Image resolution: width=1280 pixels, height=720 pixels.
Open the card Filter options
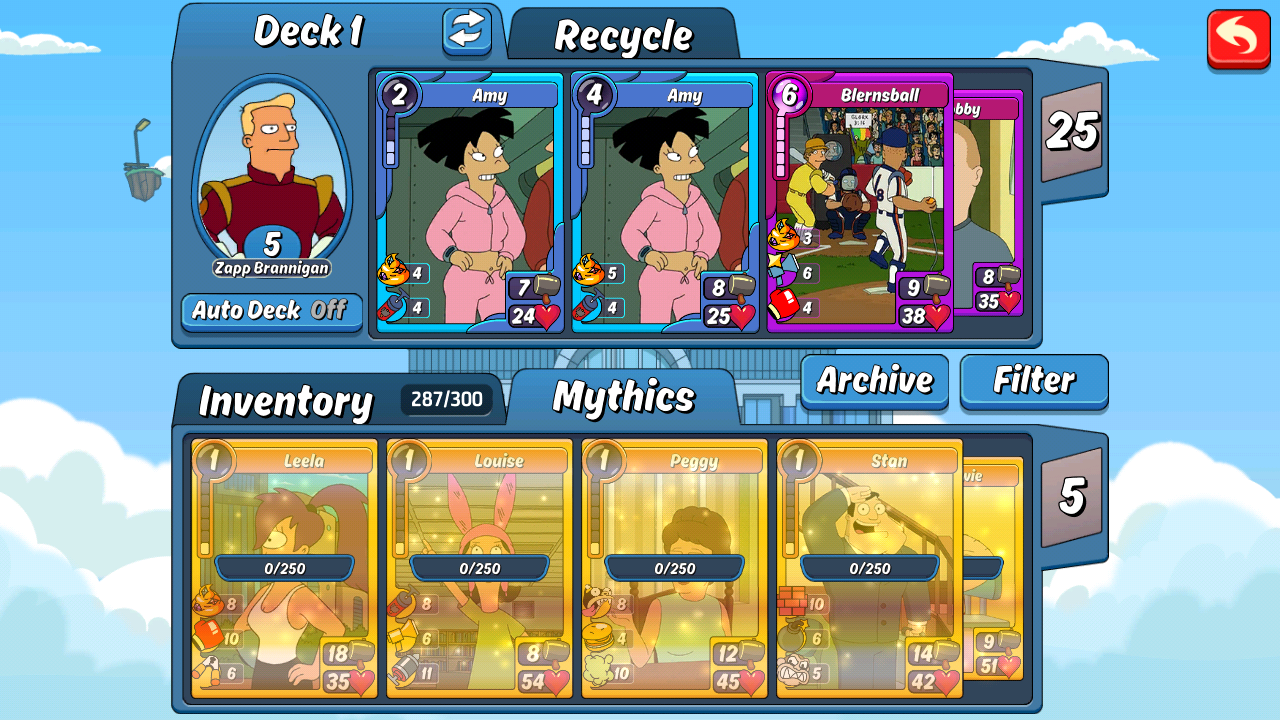coord(1034,380)
